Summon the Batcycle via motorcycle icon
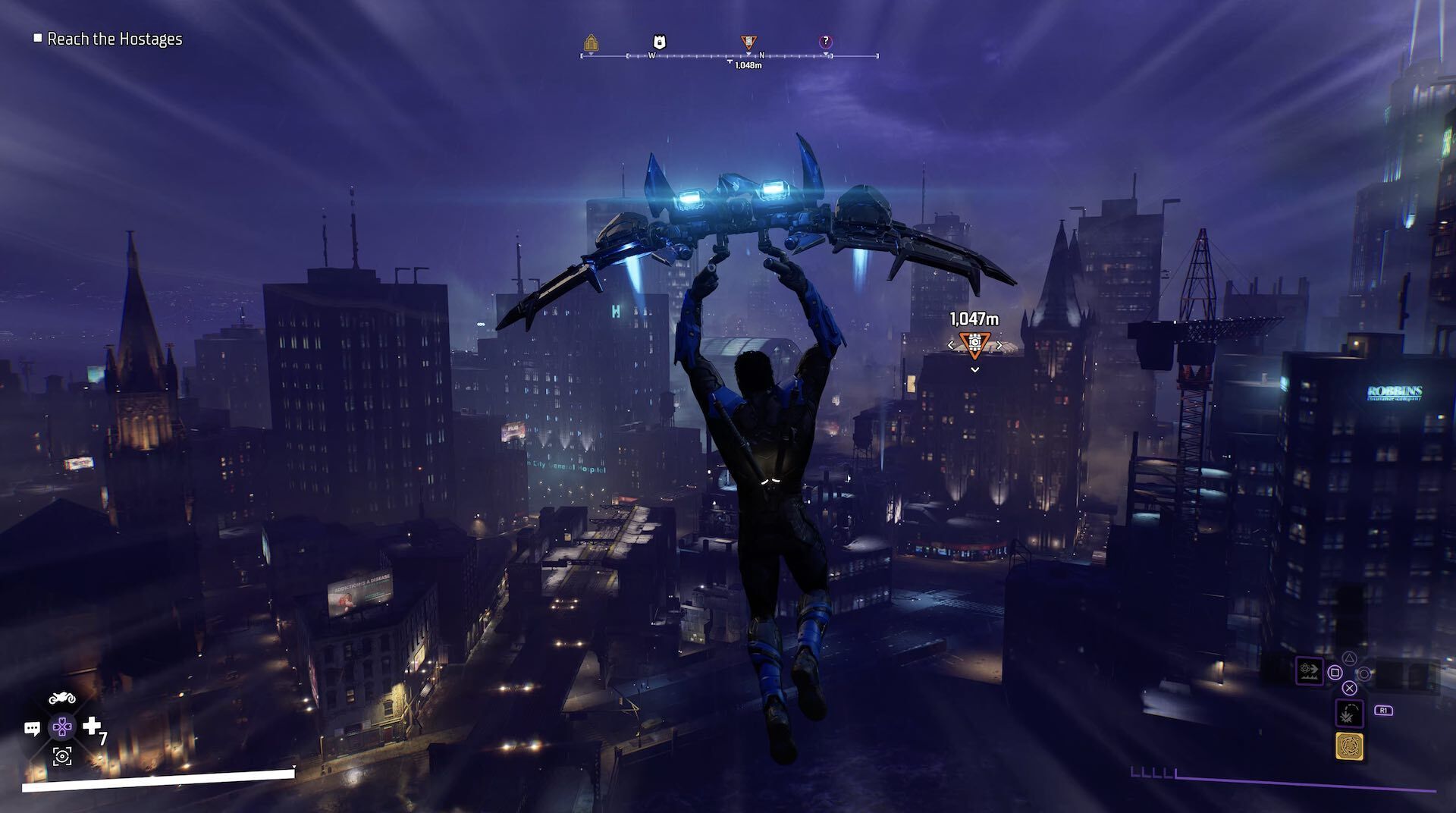Screen dimensions: 1456x813 (62, 698)
